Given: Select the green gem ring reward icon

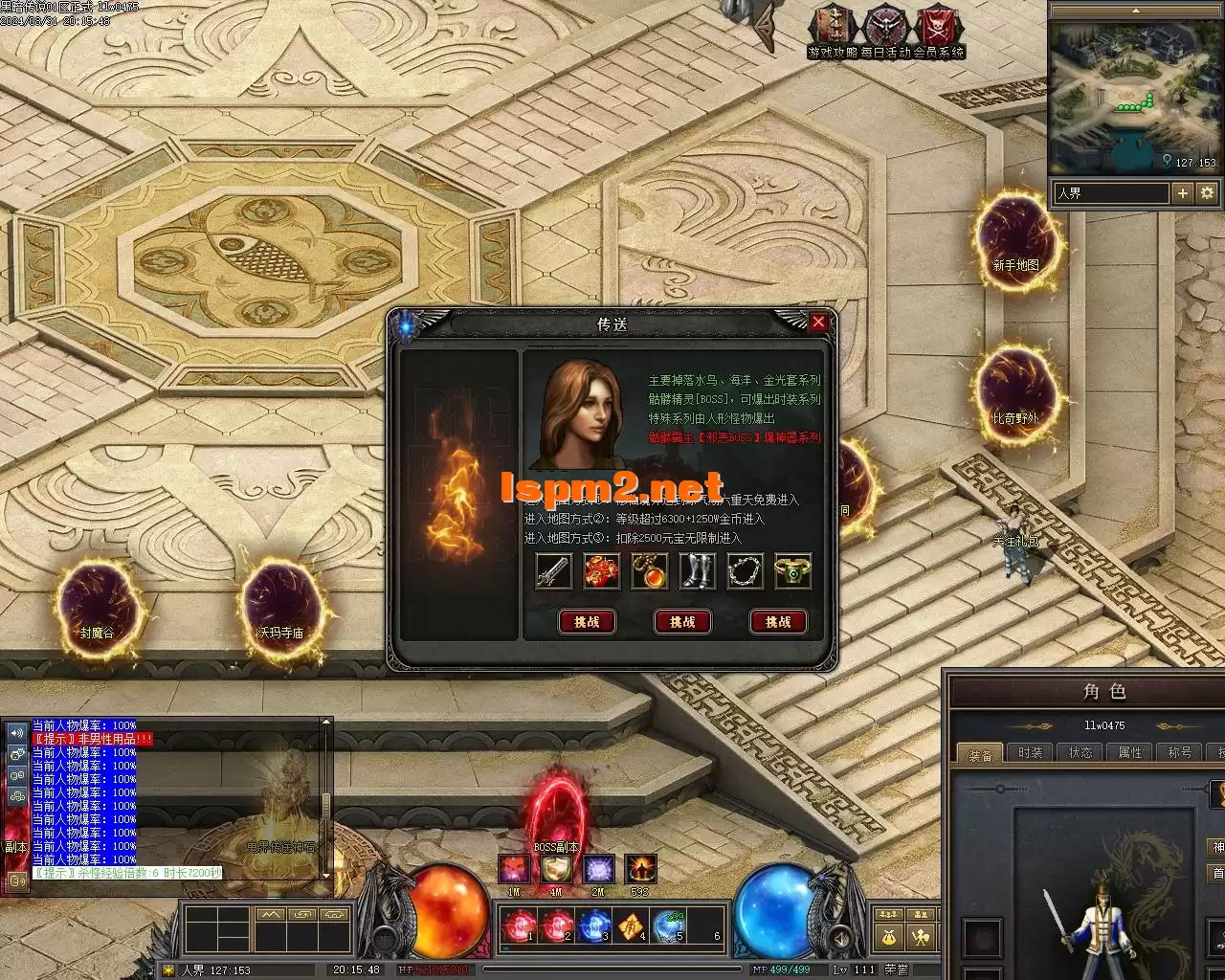Looking at the screenshot, I should click(x=792, y=571).
